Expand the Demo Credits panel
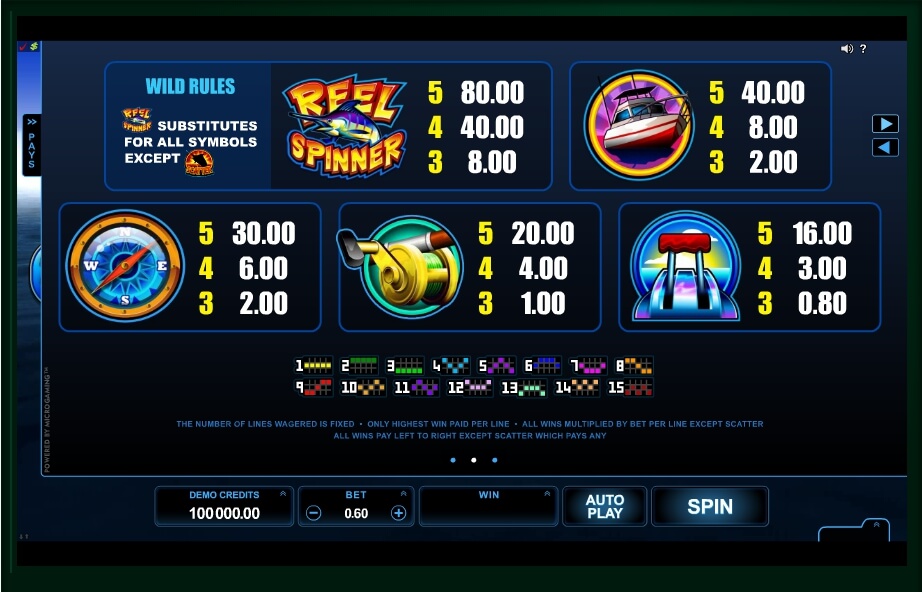The height and width of the screenshot is (592, 922). (x=283, y=494)
